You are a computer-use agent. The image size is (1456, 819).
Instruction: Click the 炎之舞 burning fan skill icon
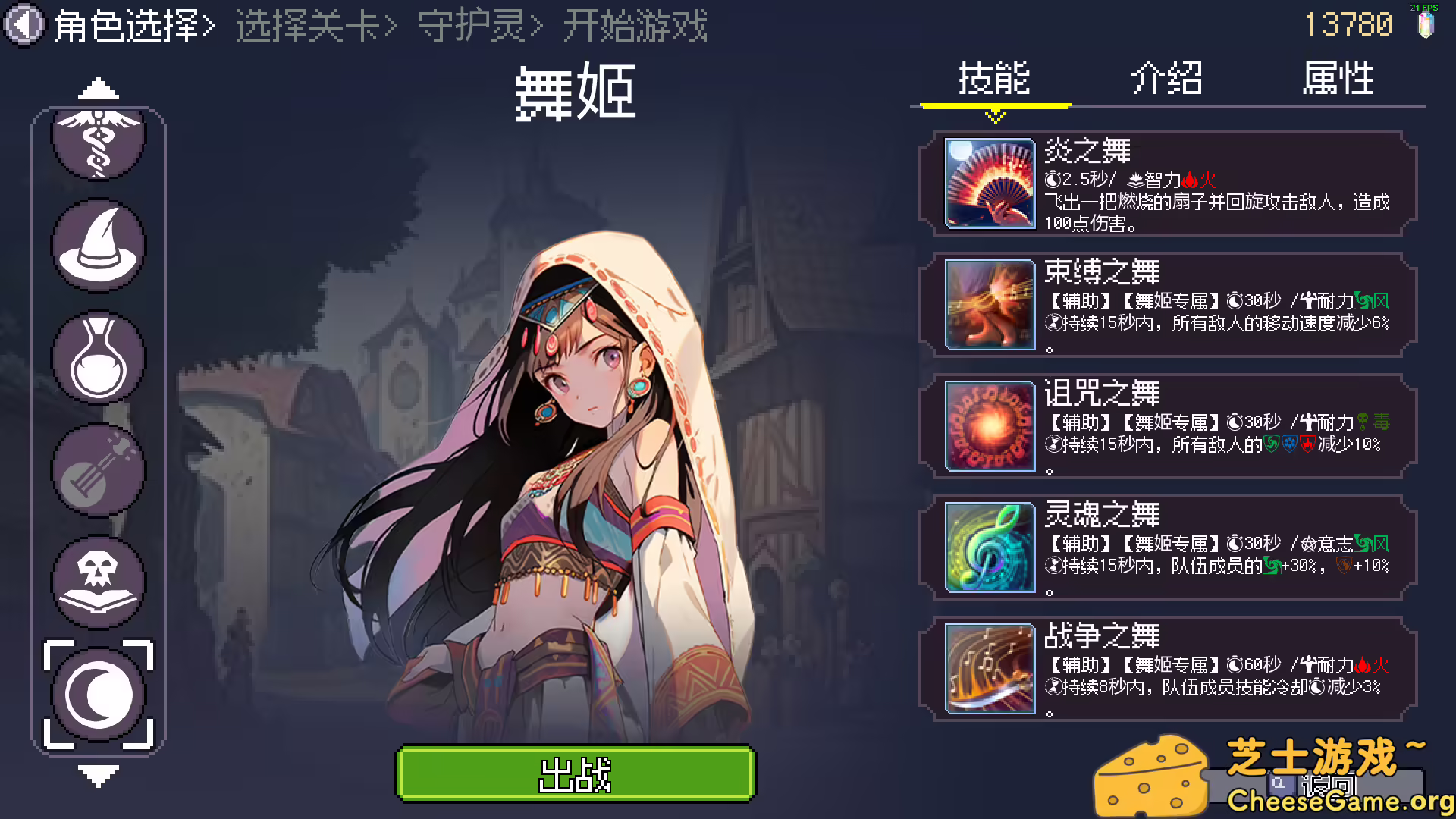point(988,183)
